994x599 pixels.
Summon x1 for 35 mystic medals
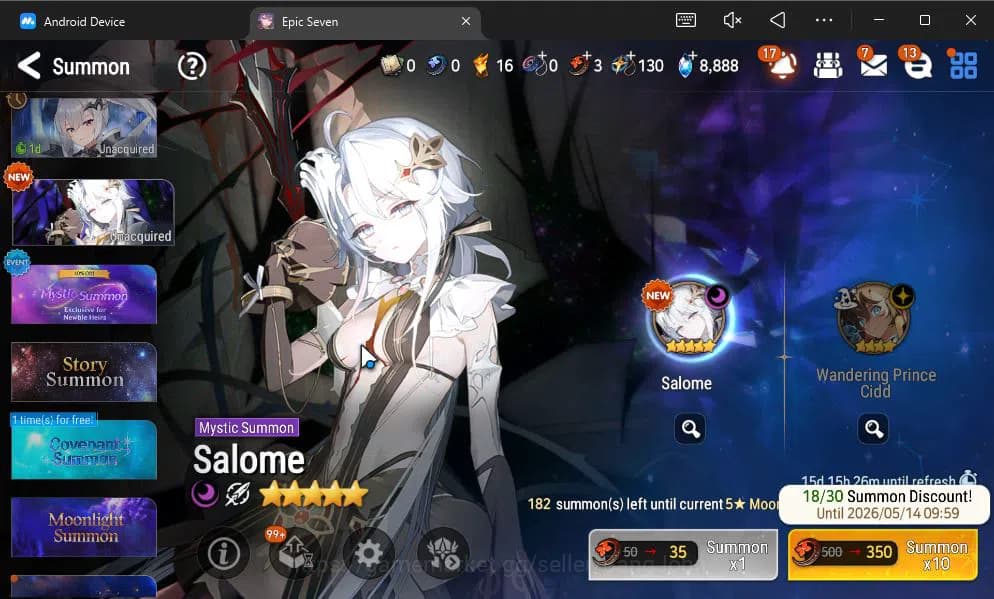[683, 554]
